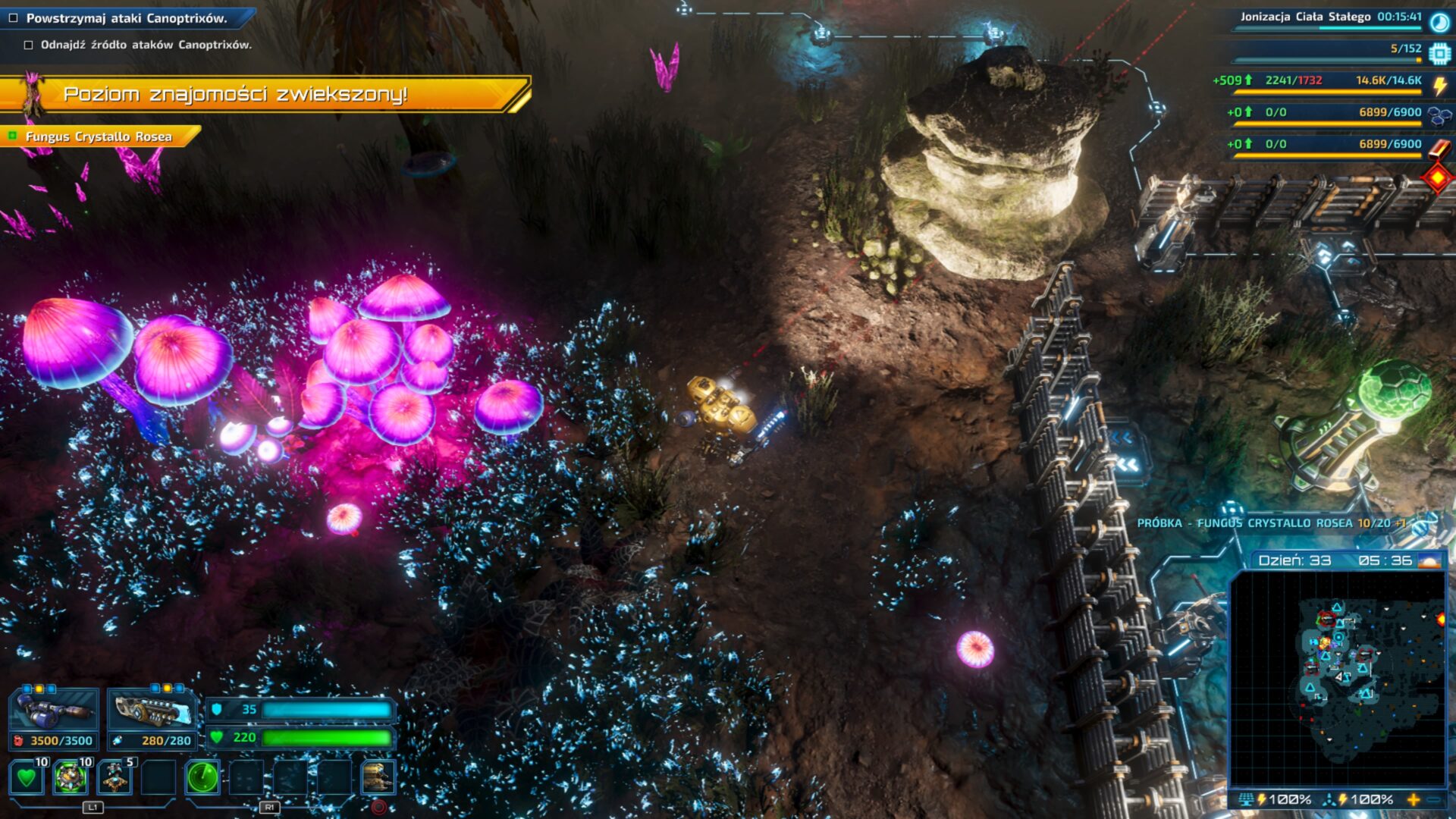Open the yellow mech build menu icon
The height and width of the screenshot is (819, 1456).
point(378,777)
